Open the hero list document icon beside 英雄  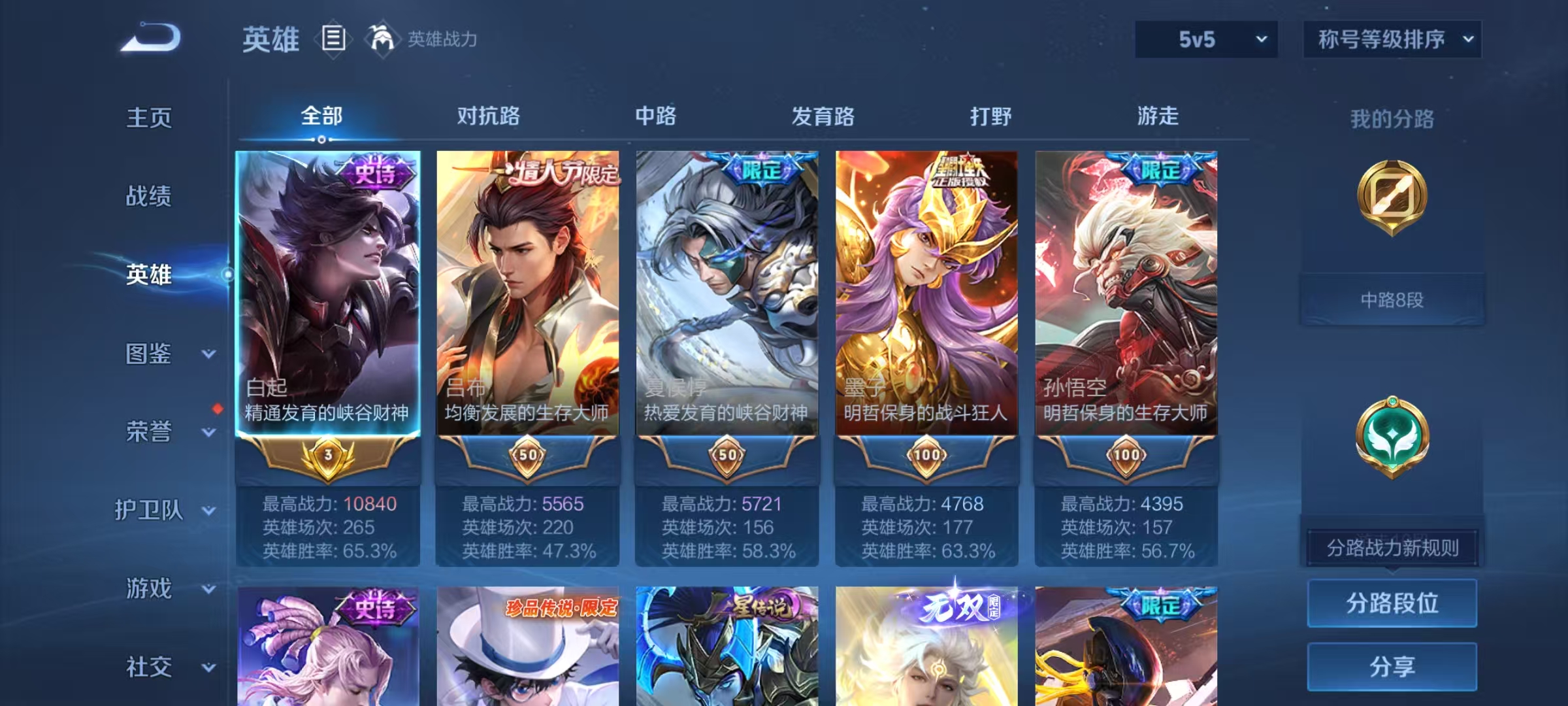(x=334, y=39)
